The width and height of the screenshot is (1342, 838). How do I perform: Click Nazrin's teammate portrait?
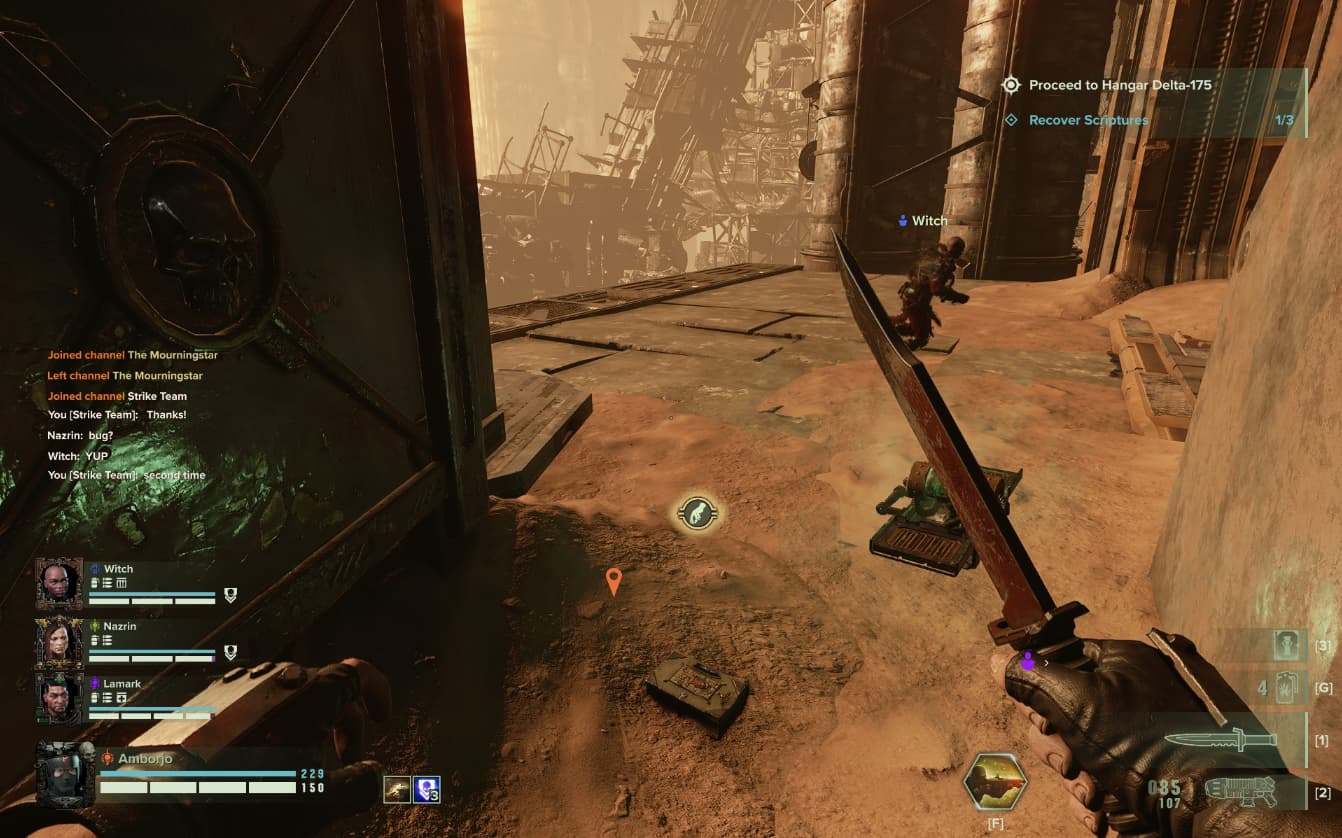click(x=59, y=641)
